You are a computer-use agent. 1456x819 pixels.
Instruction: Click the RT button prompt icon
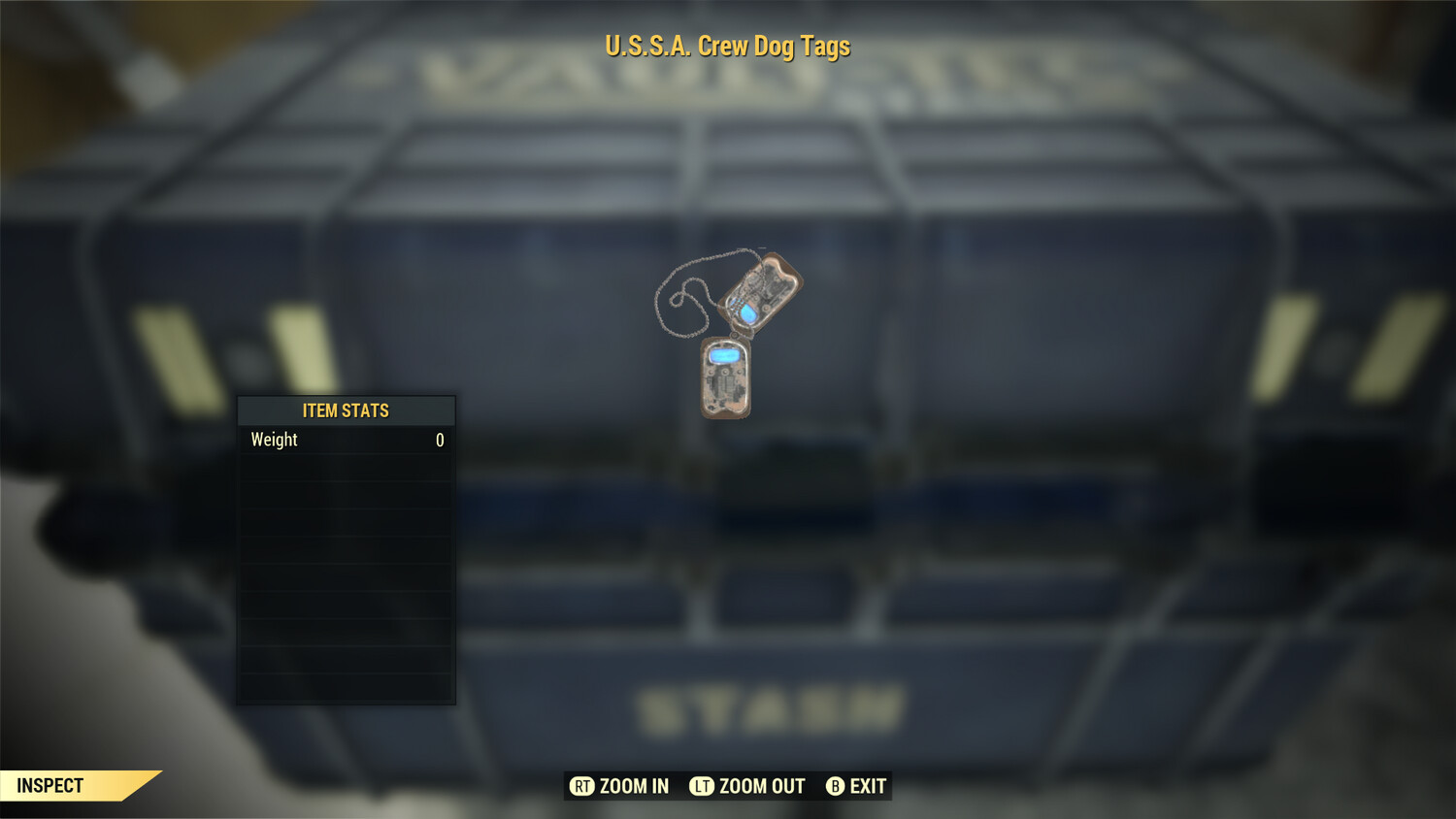581,786
